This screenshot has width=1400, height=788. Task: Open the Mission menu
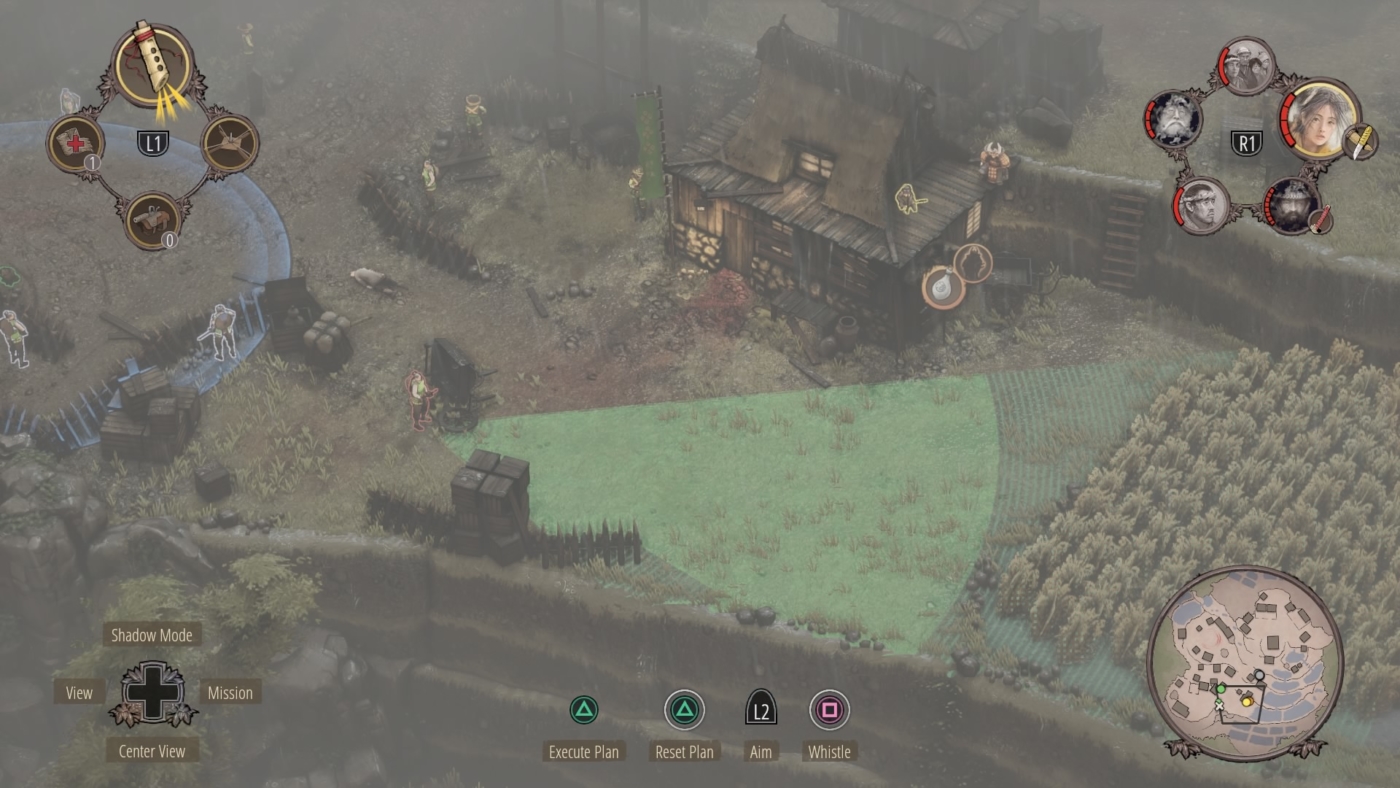click(x=230, y=692)
